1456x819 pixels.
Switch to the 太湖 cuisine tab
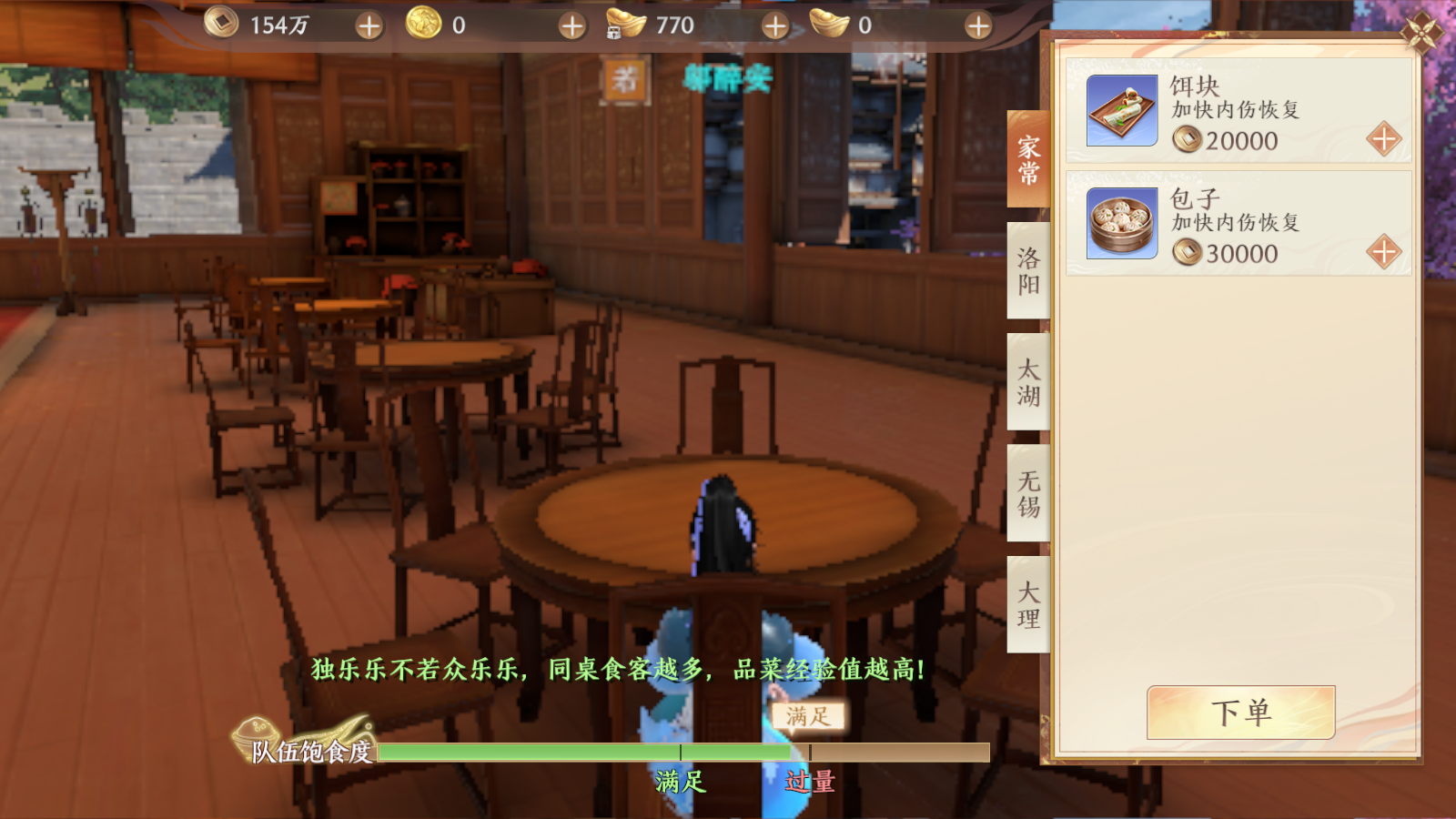(1028, 382)
